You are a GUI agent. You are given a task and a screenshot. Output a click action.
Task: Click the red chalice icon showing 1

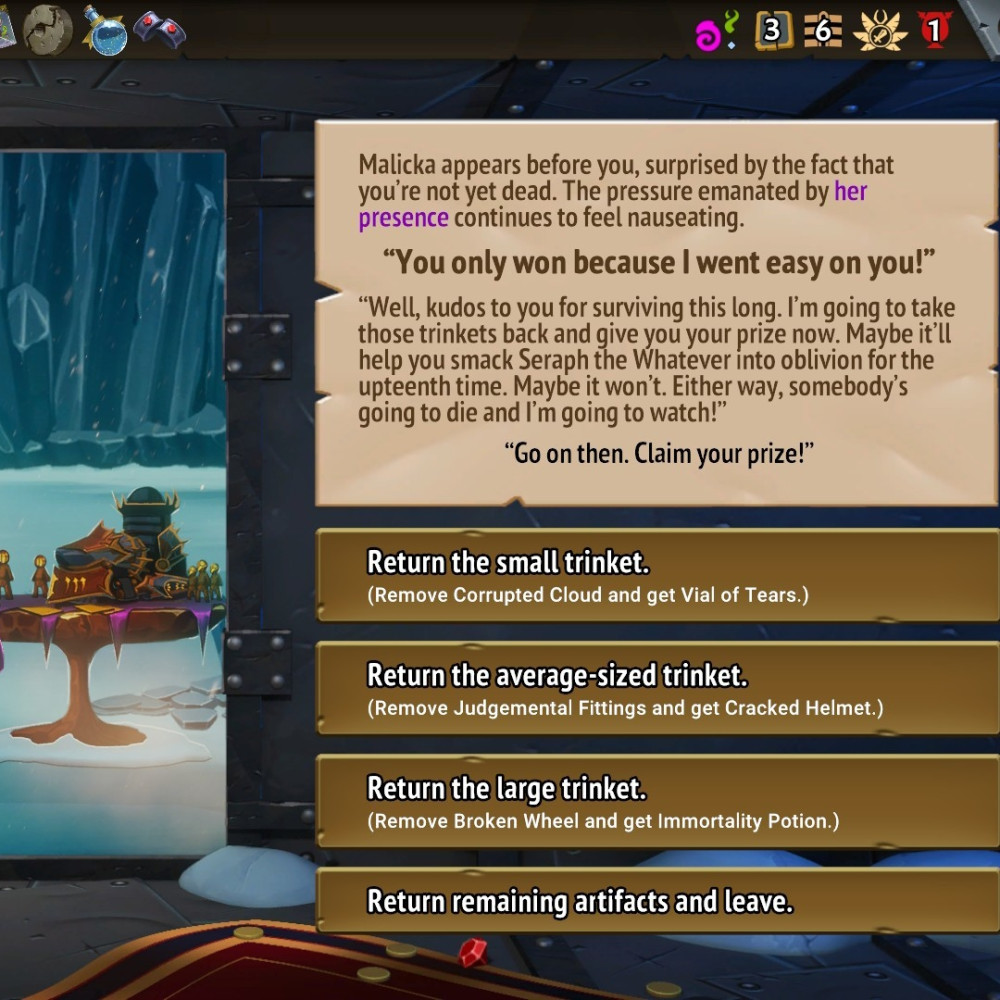935,30
